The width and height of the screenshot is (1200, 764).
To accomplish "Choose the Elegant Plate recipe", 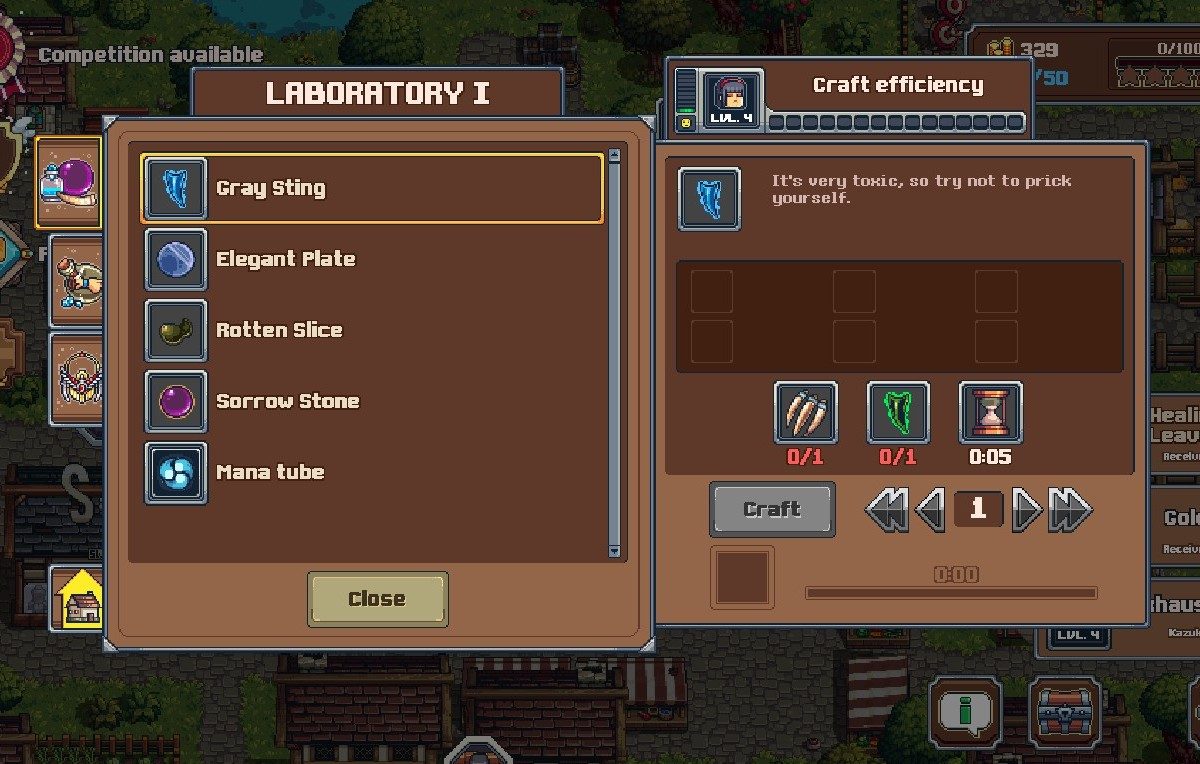I will [371, 259].
